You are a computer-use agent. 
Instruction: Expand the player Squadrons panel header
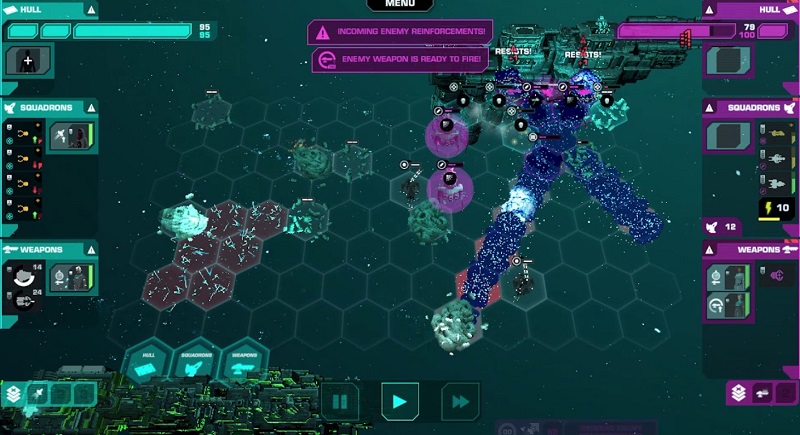(48, 106)
